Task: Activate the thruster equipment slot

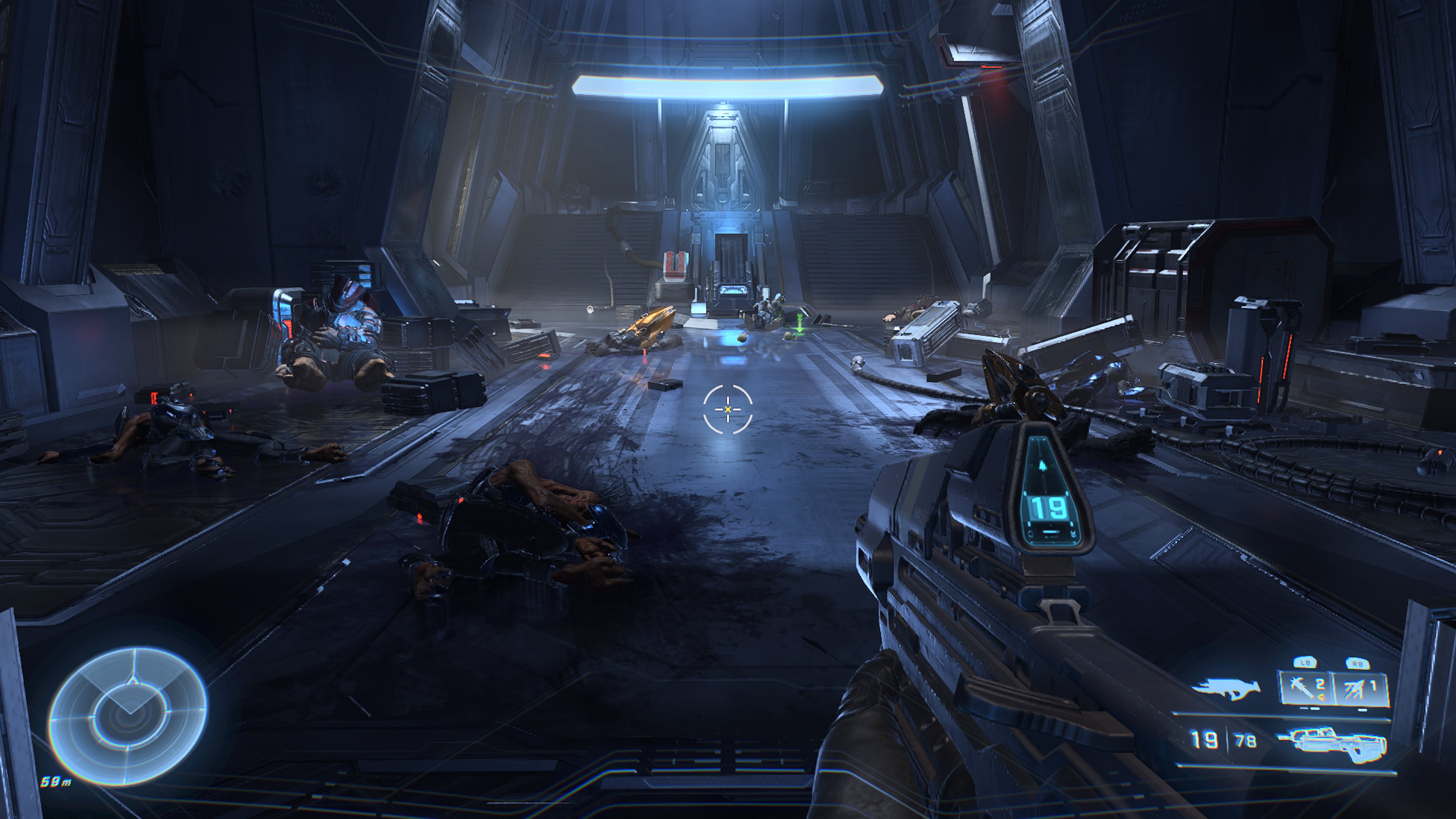Action: click(x=1361, y=689)
